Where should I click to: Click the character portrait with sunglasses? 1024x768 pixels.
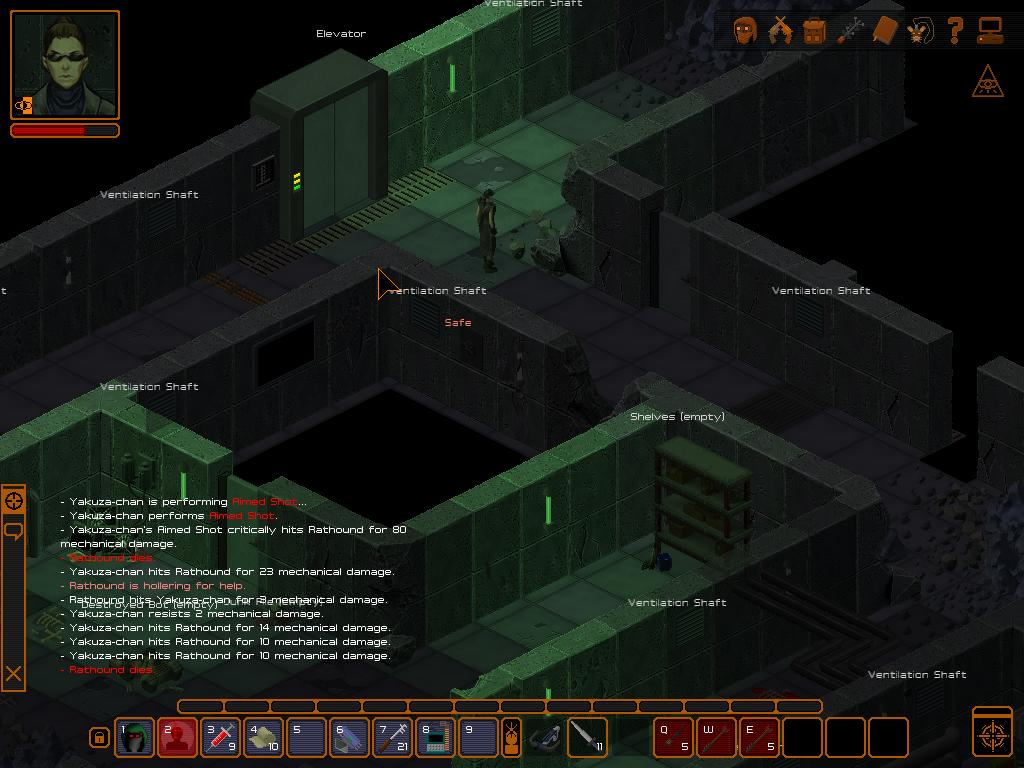pos(65,65)
